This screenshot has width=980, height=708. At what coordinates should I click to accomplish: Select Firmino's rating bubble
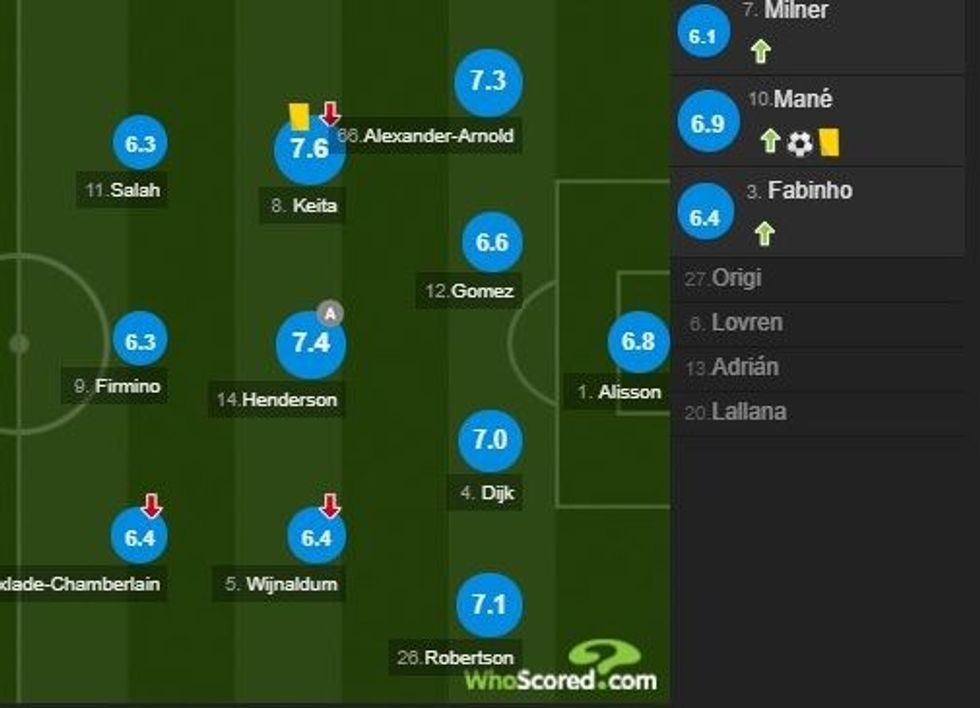tap(141, 342)
